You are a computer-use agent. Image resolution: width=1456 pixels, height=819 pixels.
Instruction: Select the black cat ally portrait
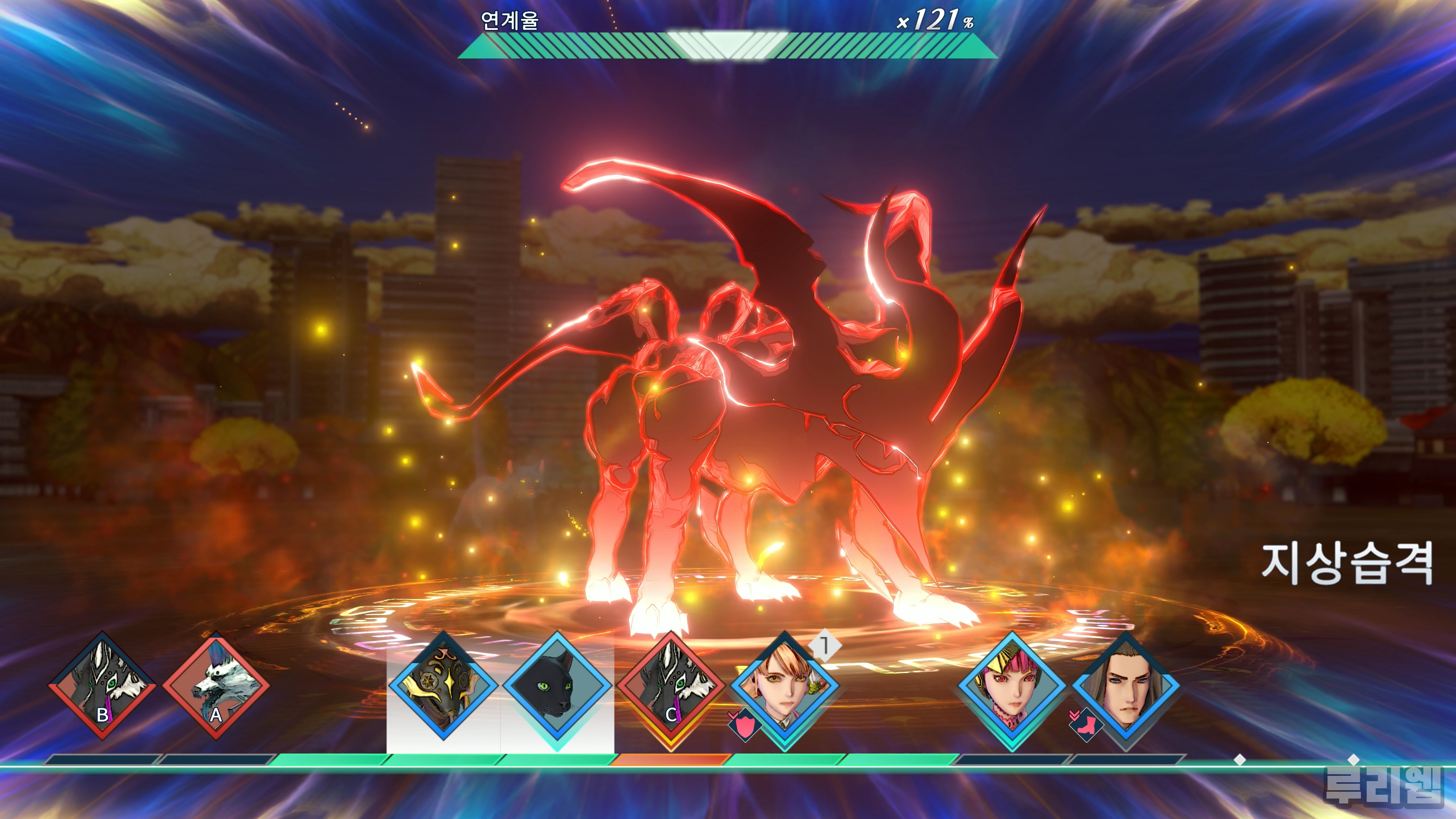point(557,686)
